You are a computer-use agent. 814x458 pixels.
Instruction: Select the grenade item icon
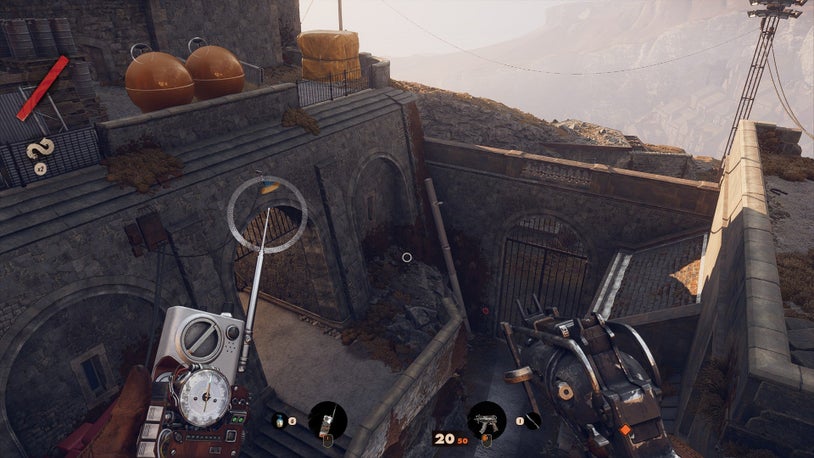click(279, 420)
